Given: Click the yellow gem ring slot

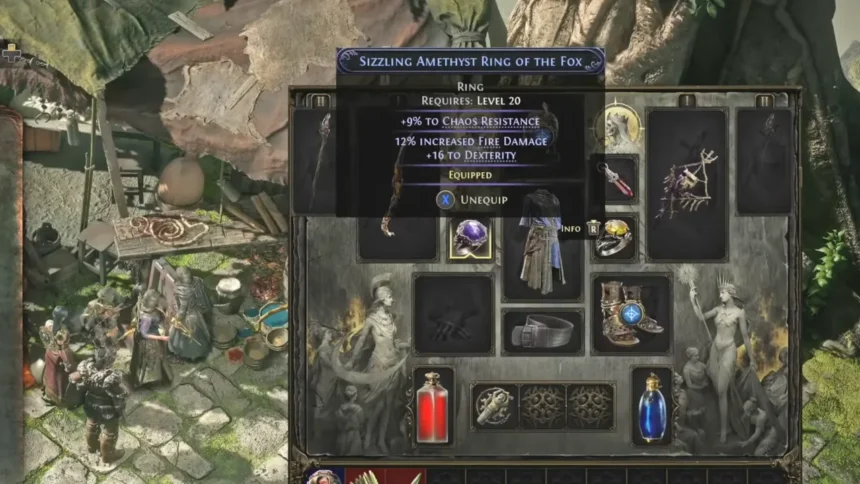Looking at the screenshot, I should click(x=615, y=239).
